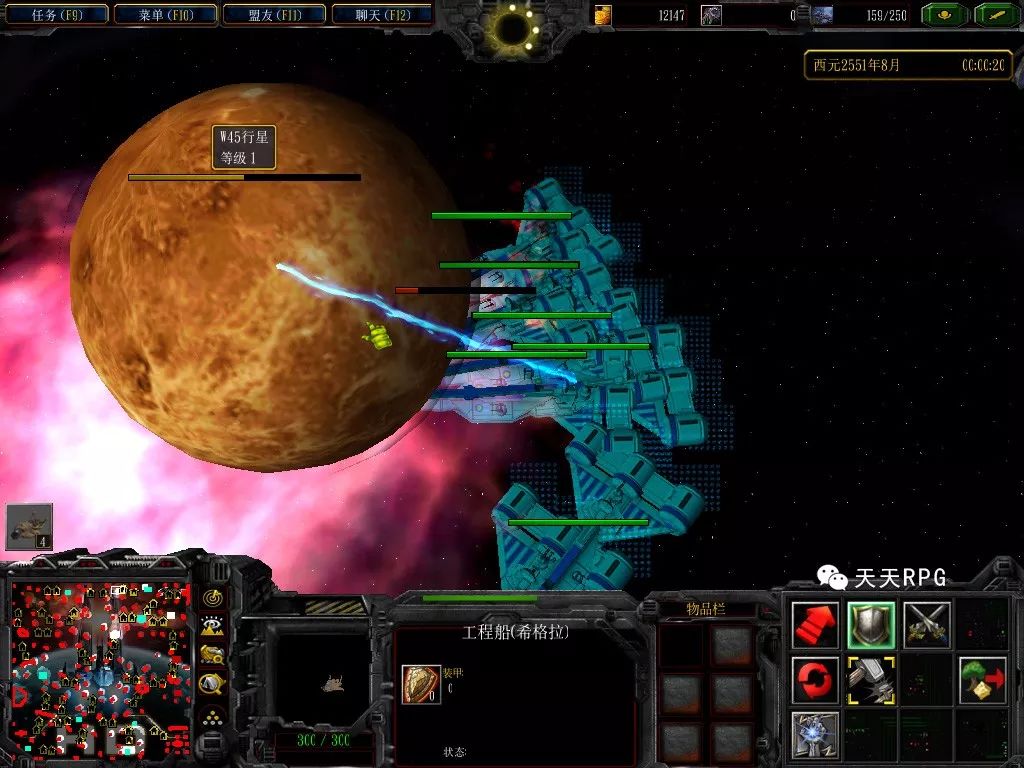Click the green button with yellow bar icon
The height and width of the screenshot is (768, 1024).
click(x=995, y=15)
